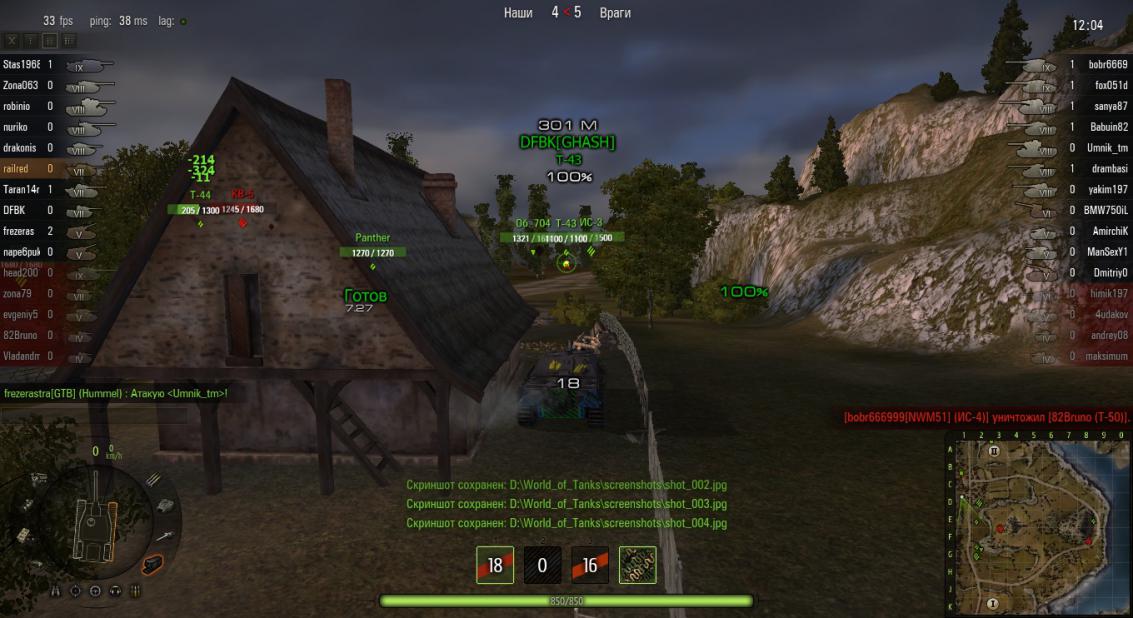Choose the empty ammo slot showing 0
The image size is (1133, 618).
pyautogui.click(x=542, y=565)
